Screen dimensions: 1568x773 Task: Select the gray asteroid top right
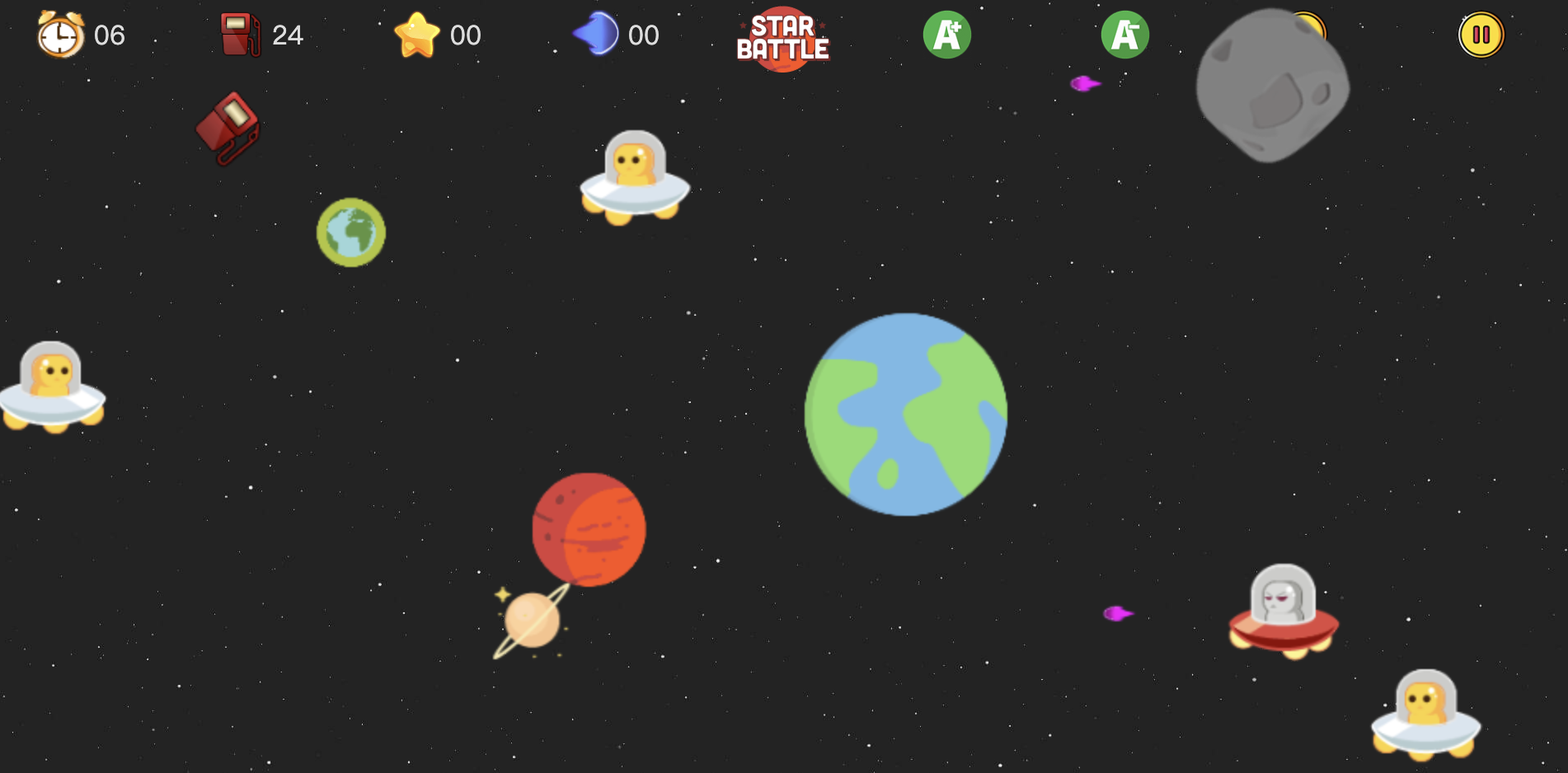point(1272,87)
